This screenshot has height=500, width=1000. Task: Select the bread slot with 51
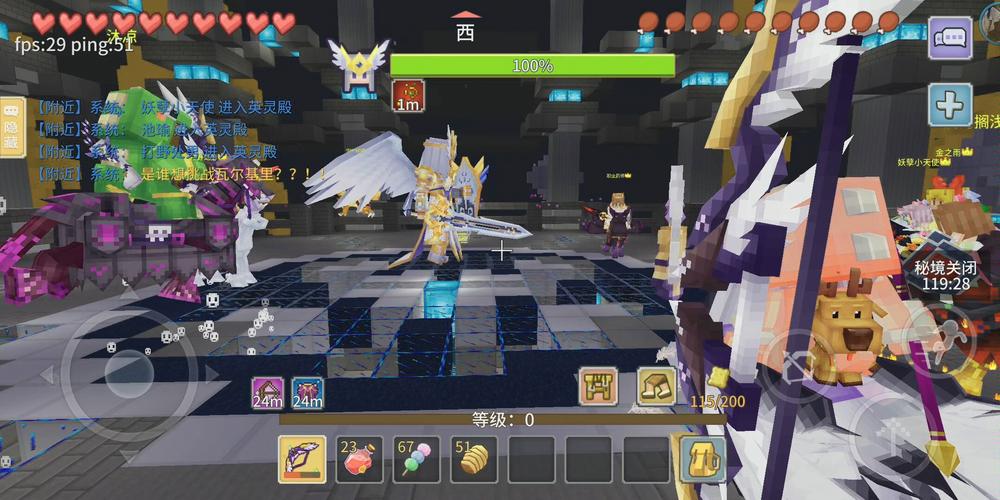pyautogui.click(x=474, y=459)
